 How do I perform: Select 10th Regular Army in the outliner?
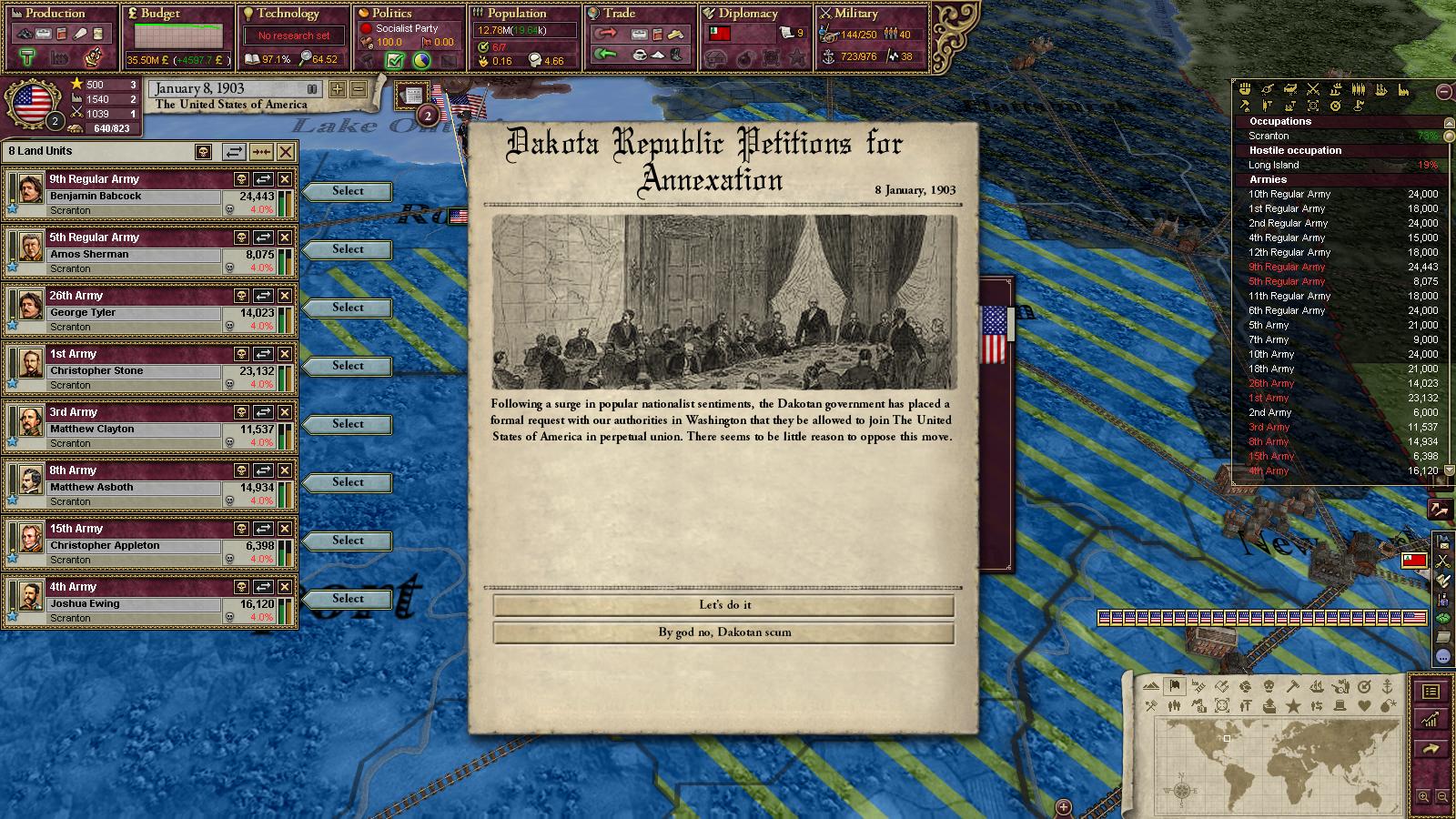point(1289,194)
